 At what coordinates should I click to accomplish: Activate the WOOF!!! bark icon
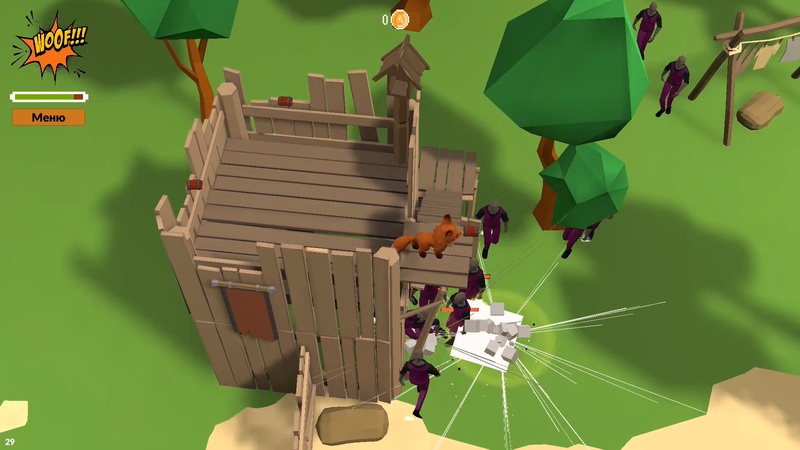(x=50, y=45)
